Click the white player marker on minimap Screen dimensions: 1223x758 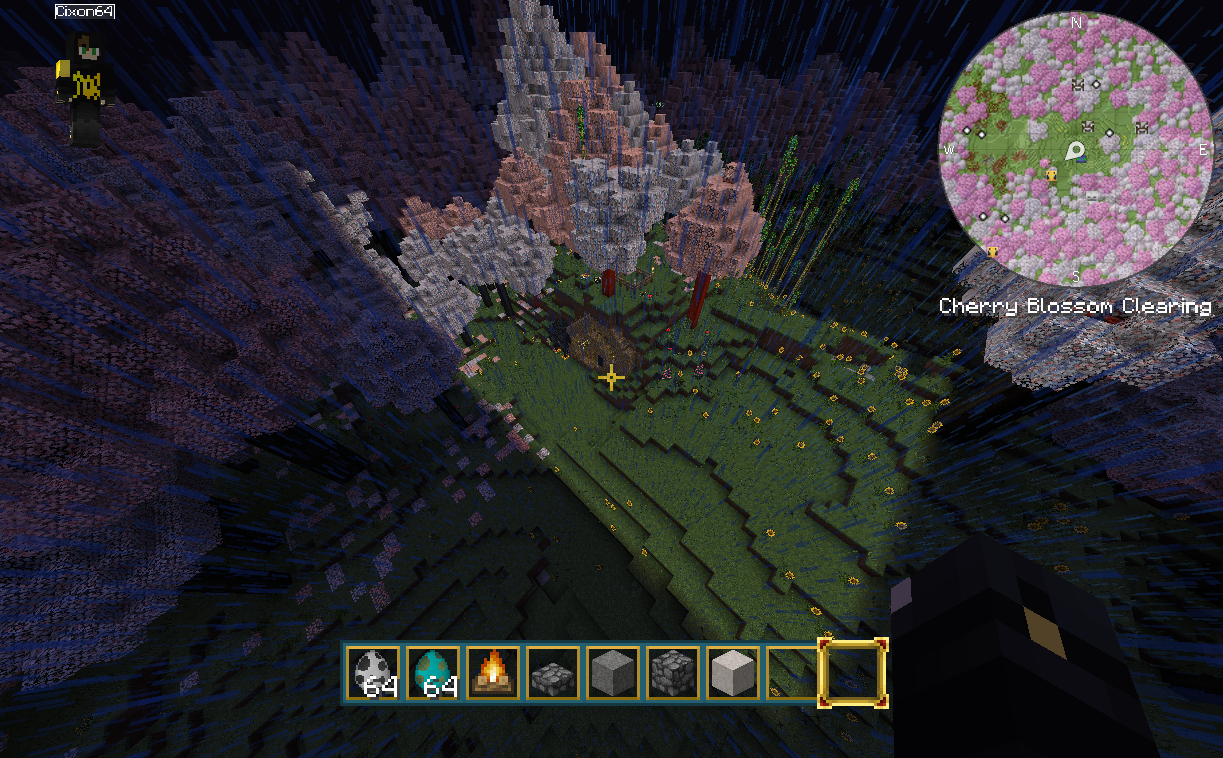pyautogui.click(x=1076, y=152)
